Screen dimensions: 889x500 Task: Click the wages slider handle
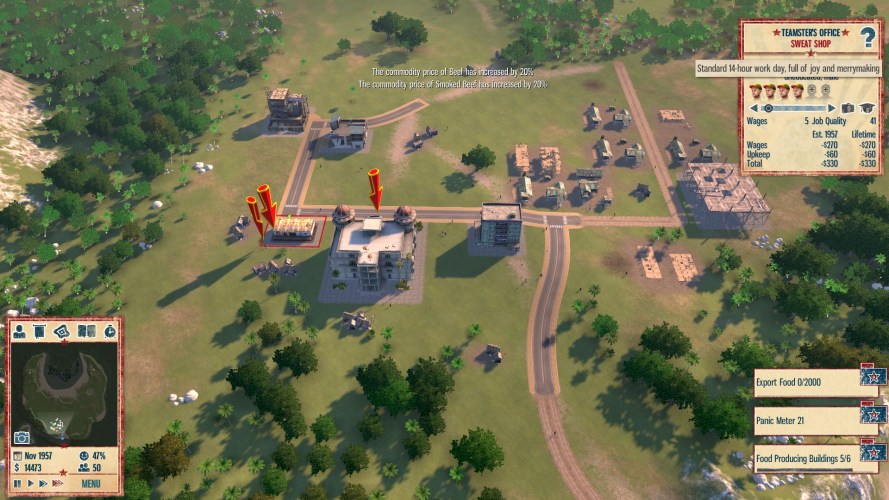(x=768, y=107)
